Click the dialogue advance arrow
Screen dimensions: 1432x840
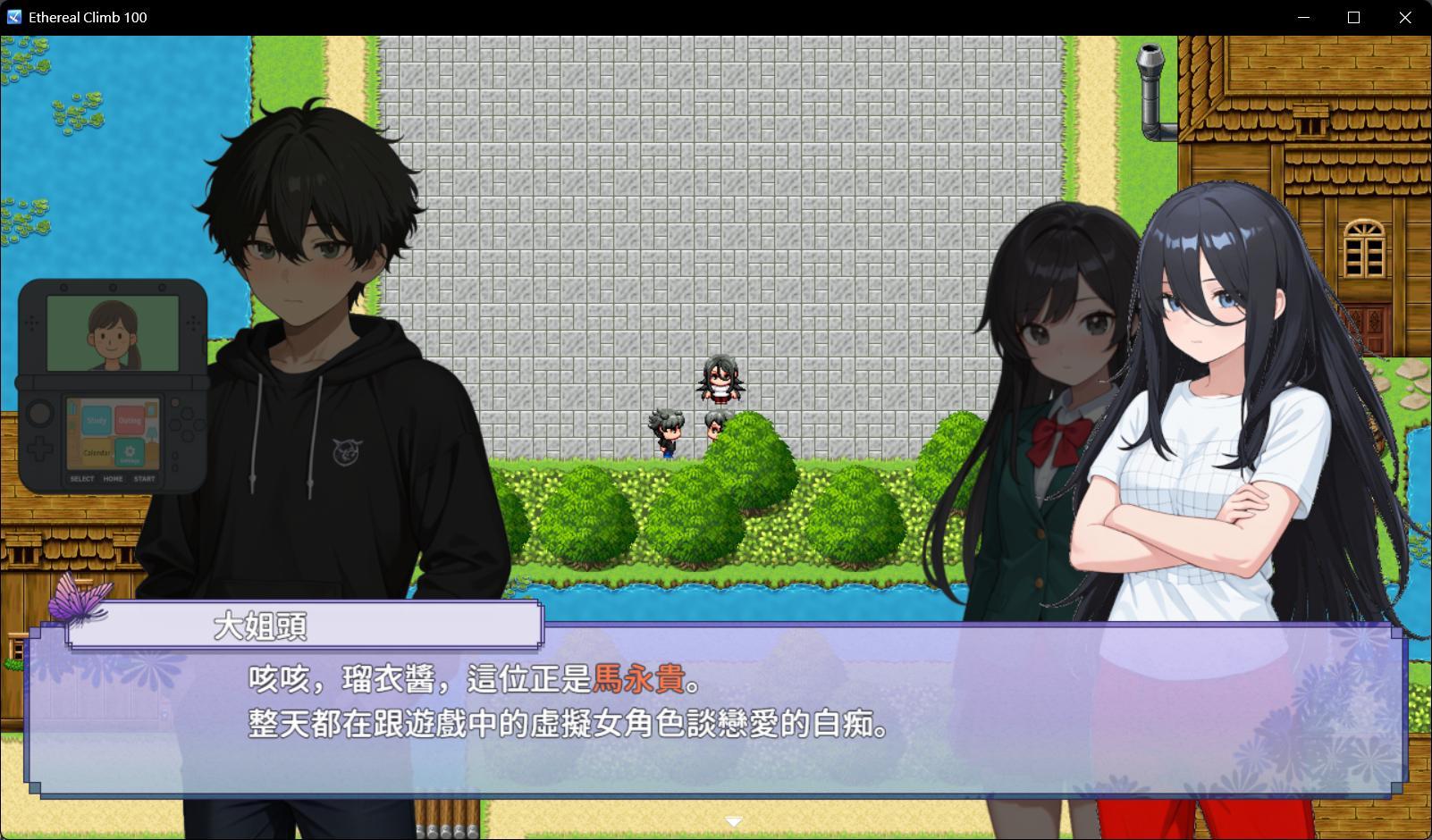click(x=734, y=819)
